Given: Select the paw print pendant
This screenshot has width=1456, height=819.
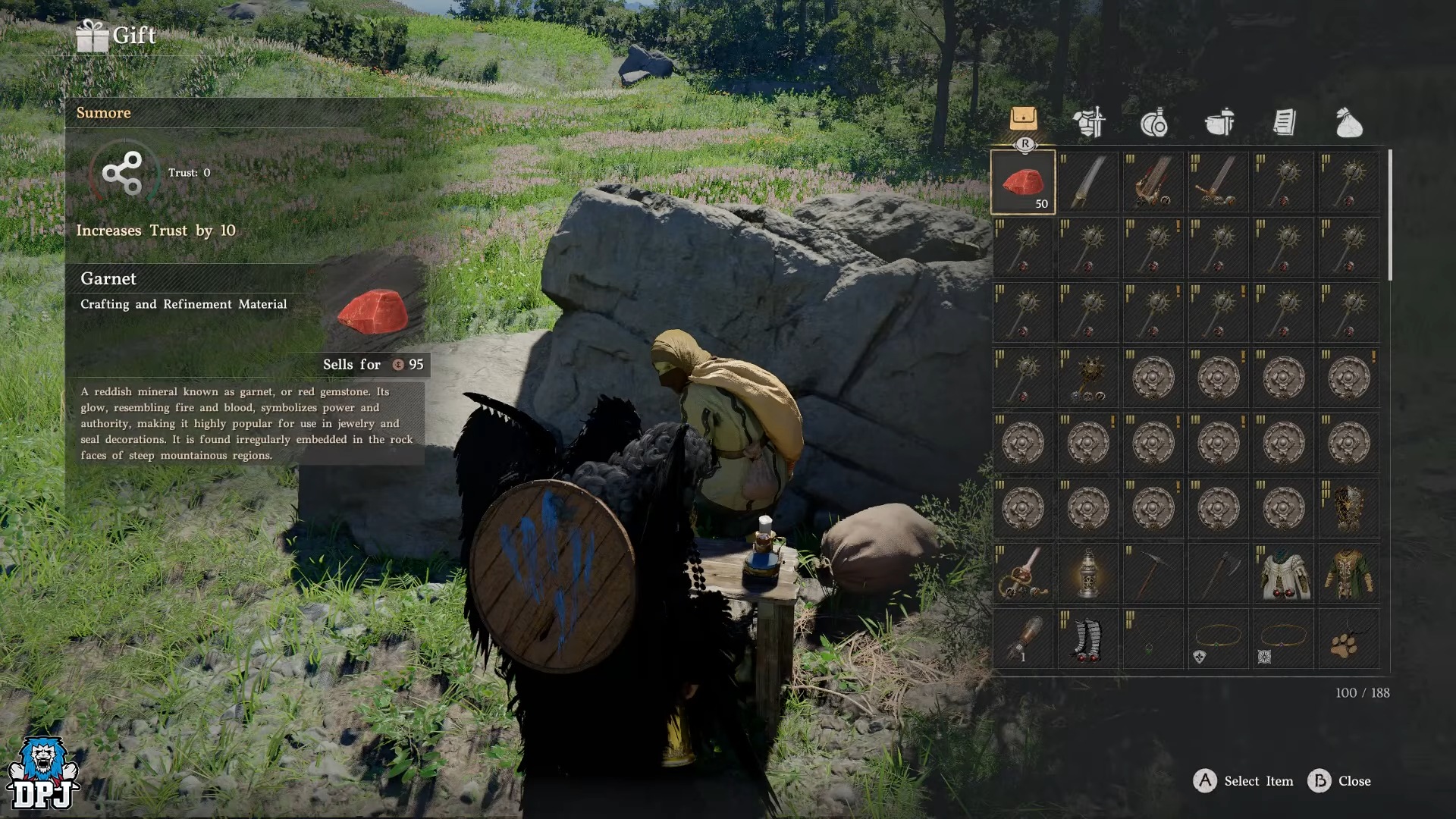Looking at the screenshot, I should (x=1349, y=639).
